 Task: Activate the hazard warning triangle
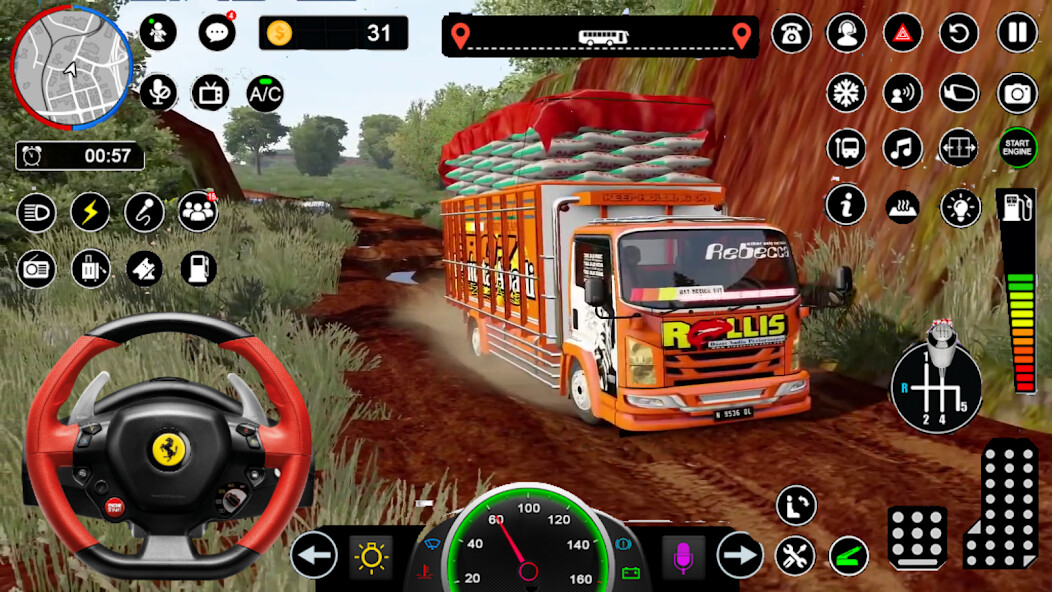tap(903, 33)
